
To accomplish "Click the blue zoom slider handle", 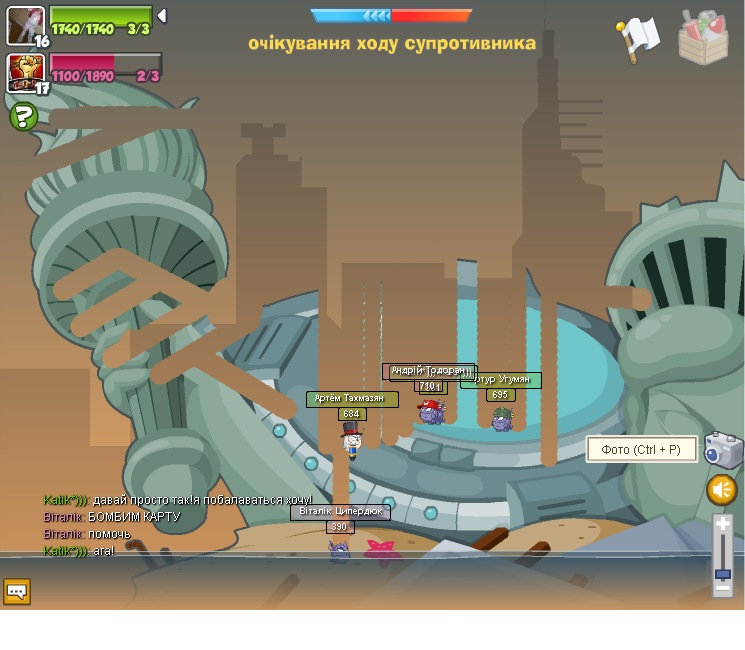I will (x=723, y=574).
